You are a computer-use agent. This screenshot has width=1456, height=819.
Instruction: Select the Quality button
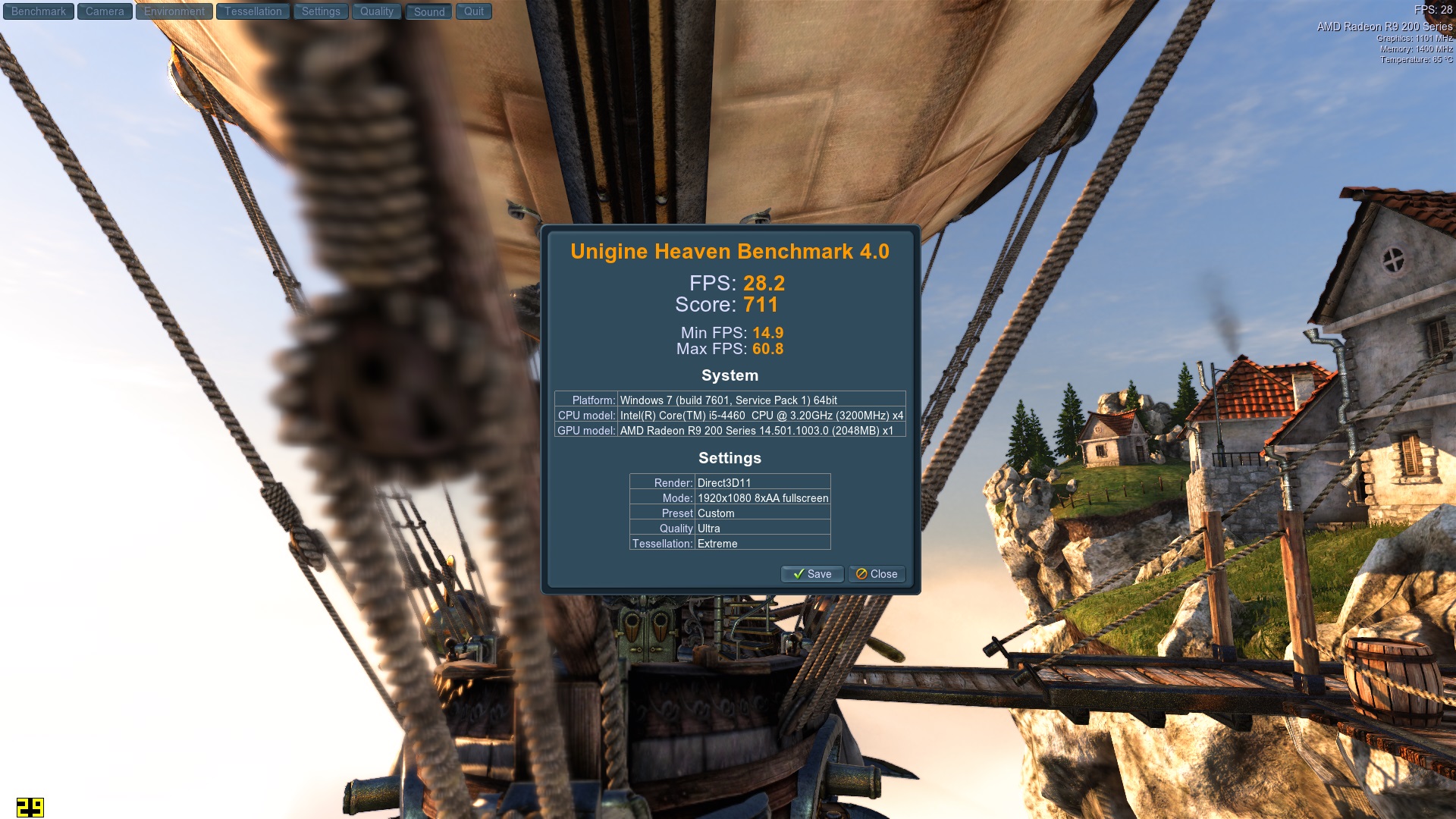tap(377, 11)
